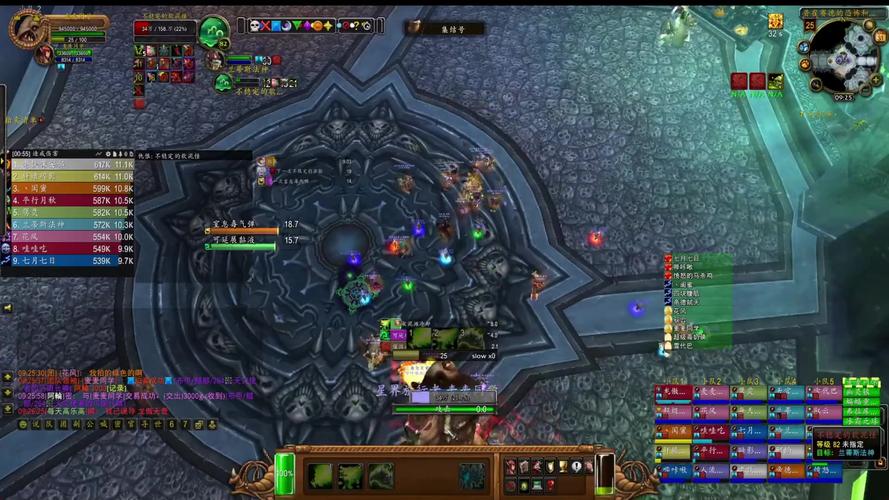The height and width of the screenshot is (500, 889).
Task: Choose the red cross raid marker
Action: tap(265, 26)
